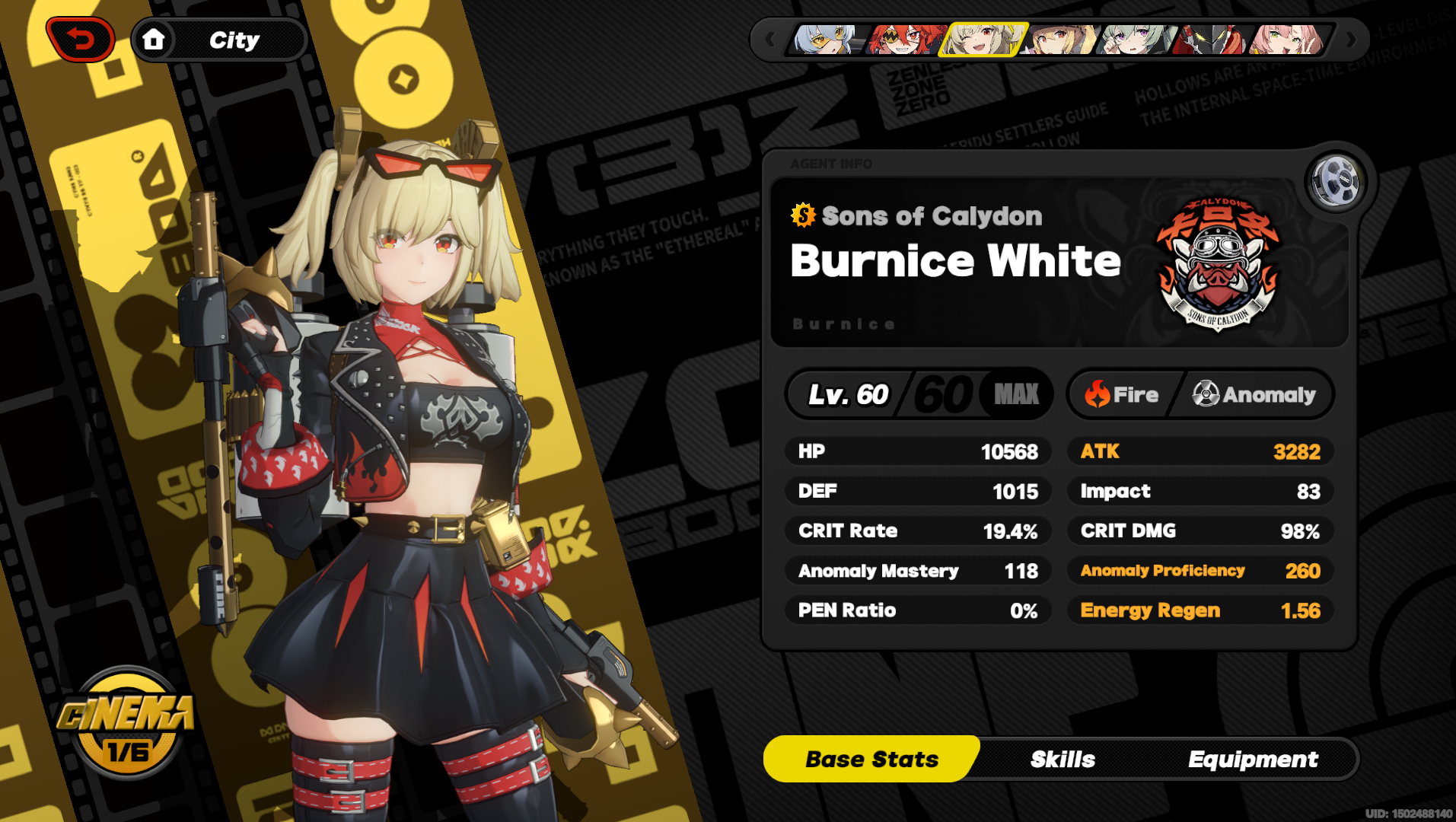Screen dimensions: 1456x822
Task: Select the home icon next to City
Action: pos(155,39)
